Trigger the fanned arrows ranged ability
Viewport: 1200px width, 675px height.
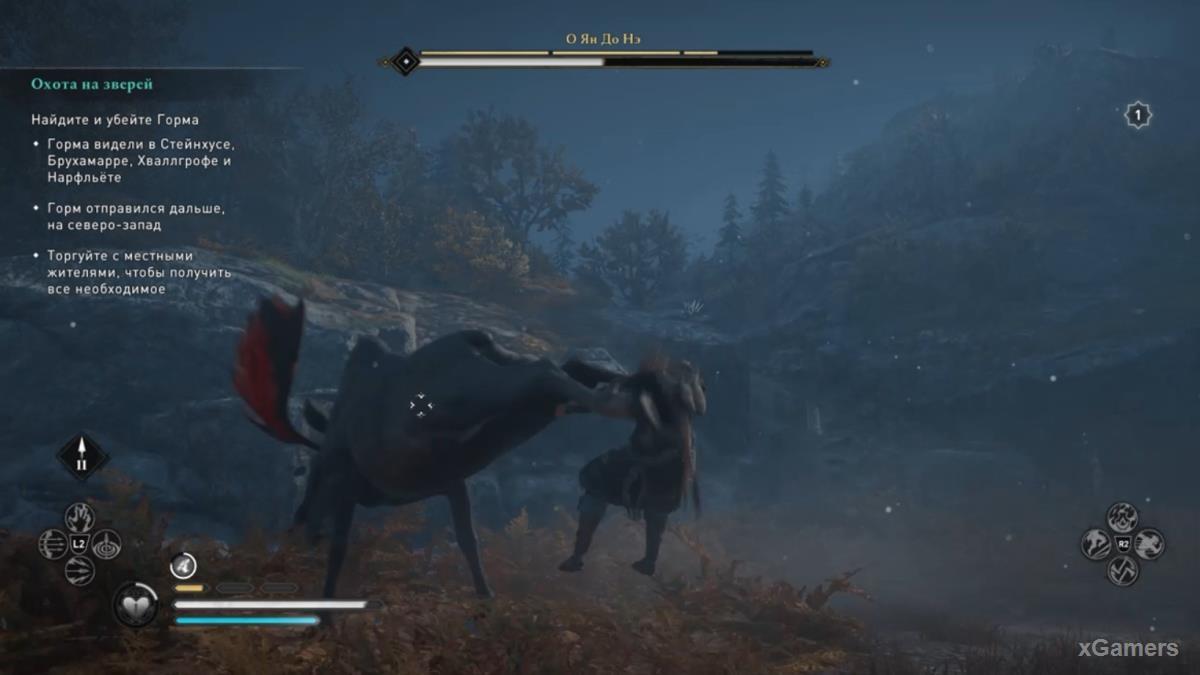[80, 570]
